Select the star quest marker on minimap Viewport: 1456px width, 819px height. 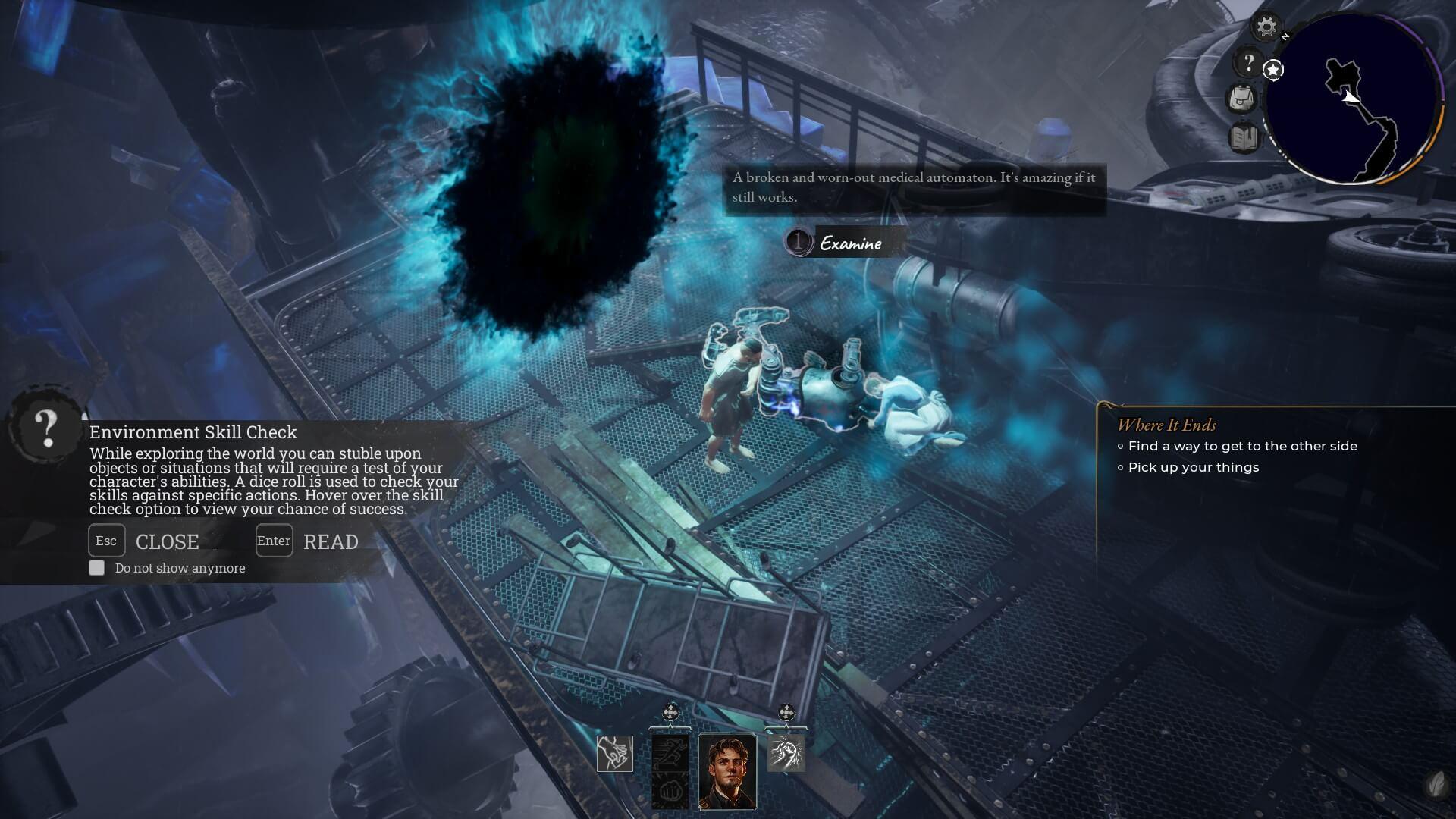point(1274,70)
